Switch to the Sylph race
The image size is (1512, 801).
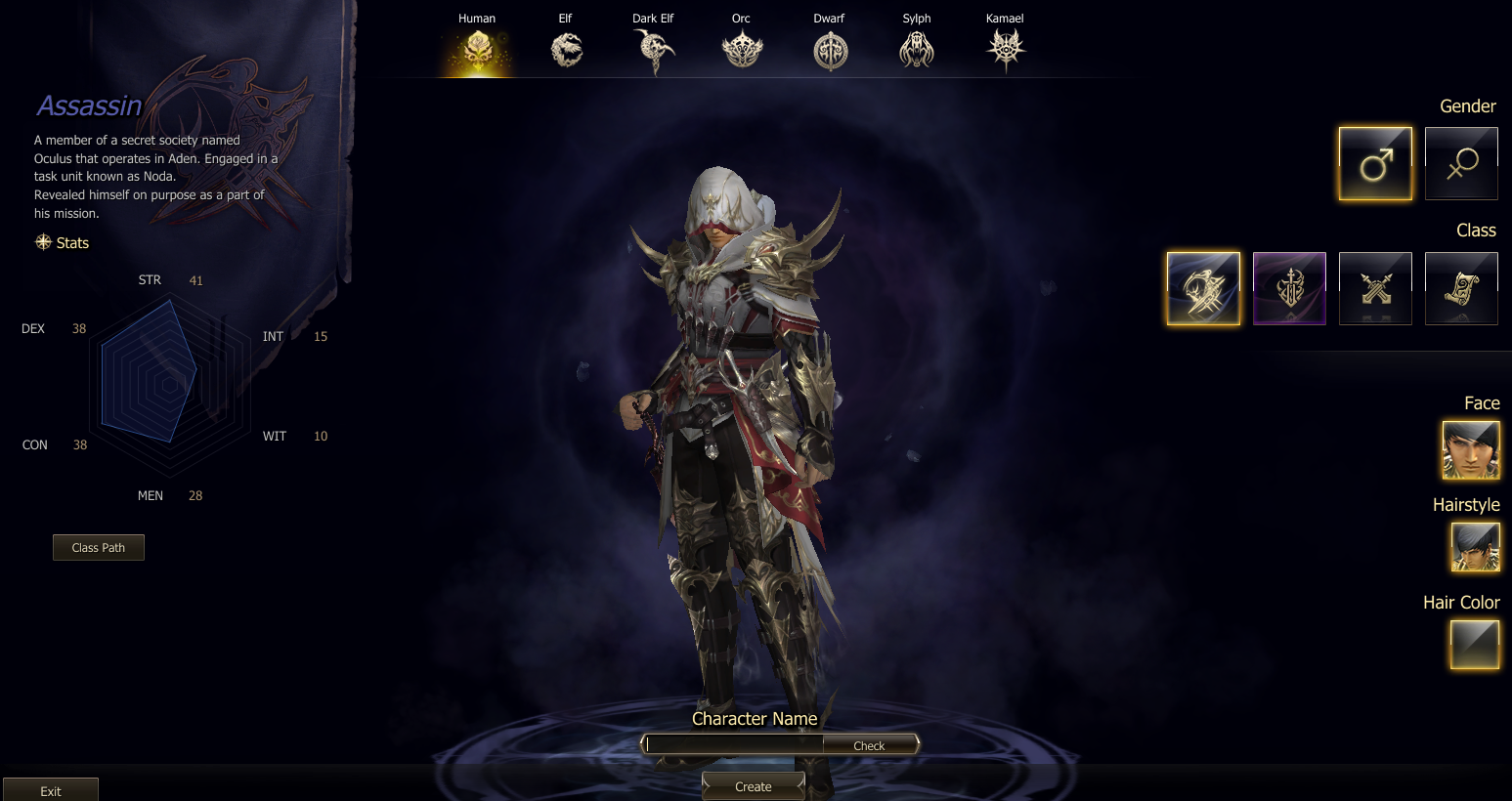(917, 49)
